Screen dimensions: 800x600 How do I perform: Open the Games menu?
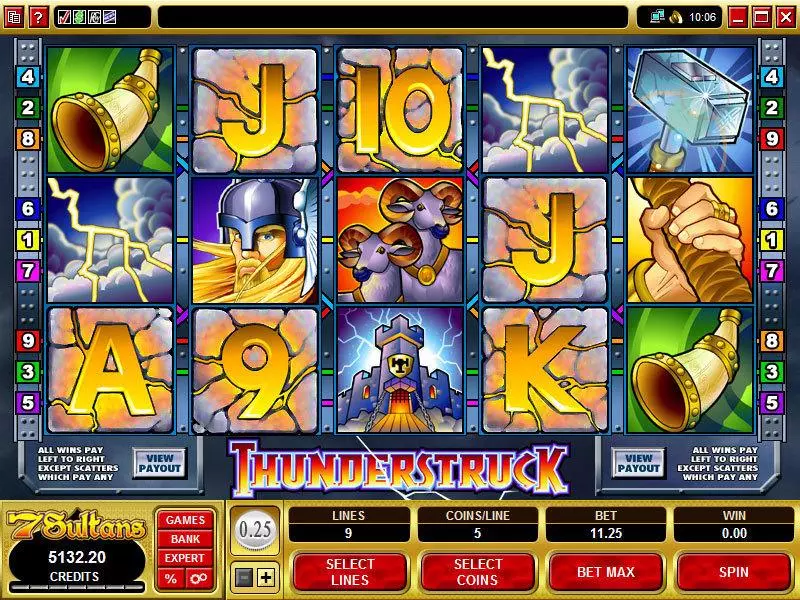(185, 520)
